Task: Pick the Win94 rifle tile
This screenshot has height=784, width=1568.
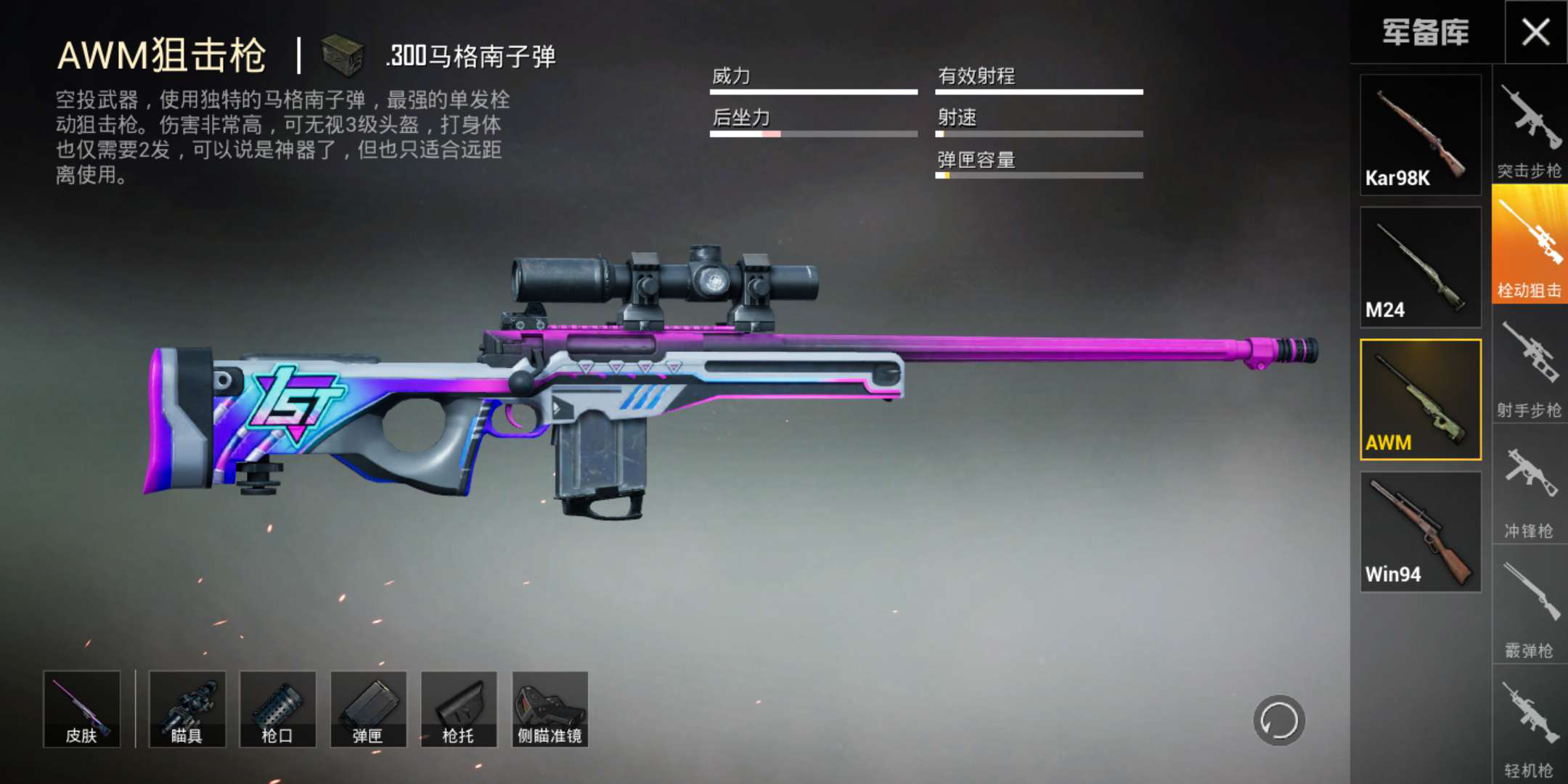Action: click(1420, 532)
